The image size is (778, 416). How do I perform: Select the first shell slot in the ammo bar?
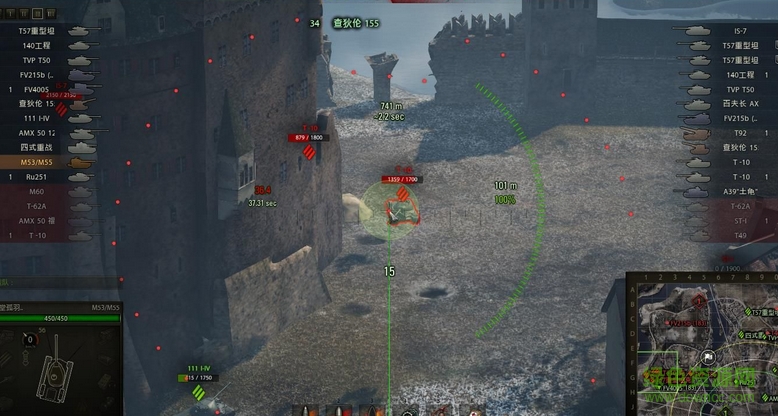(x=307, y=409)
